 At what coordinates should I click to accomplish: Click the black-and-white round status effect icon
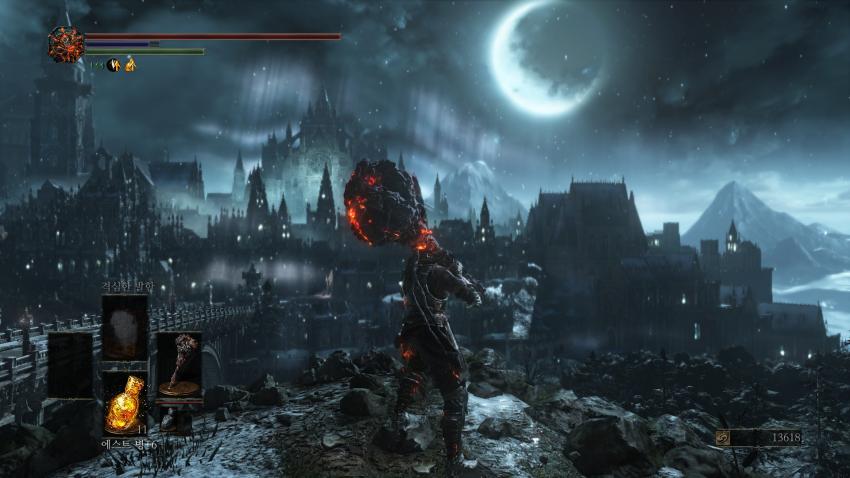114,65
